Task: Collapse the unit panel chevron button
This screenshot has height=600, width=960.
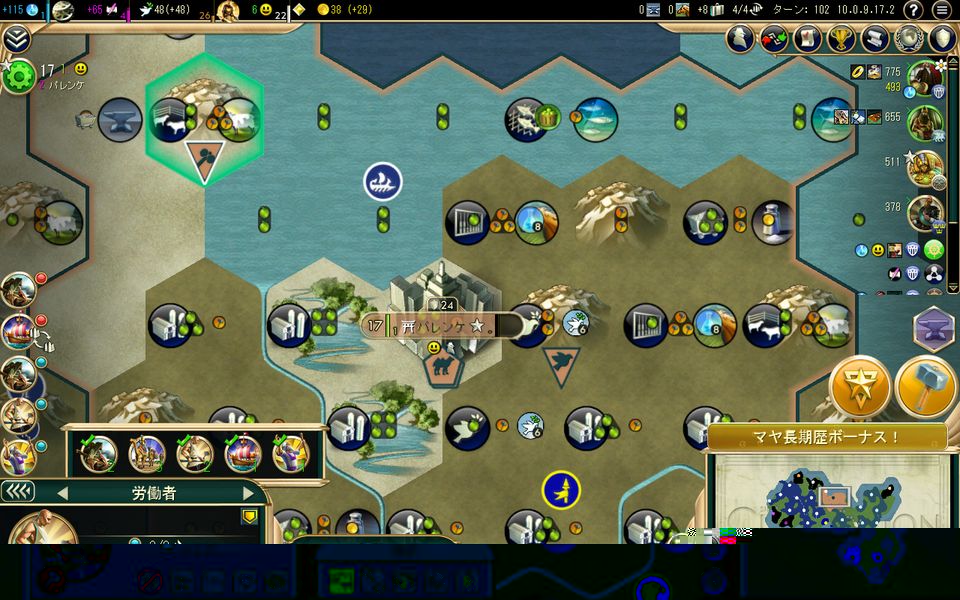Action: click(x=18, y=492)
